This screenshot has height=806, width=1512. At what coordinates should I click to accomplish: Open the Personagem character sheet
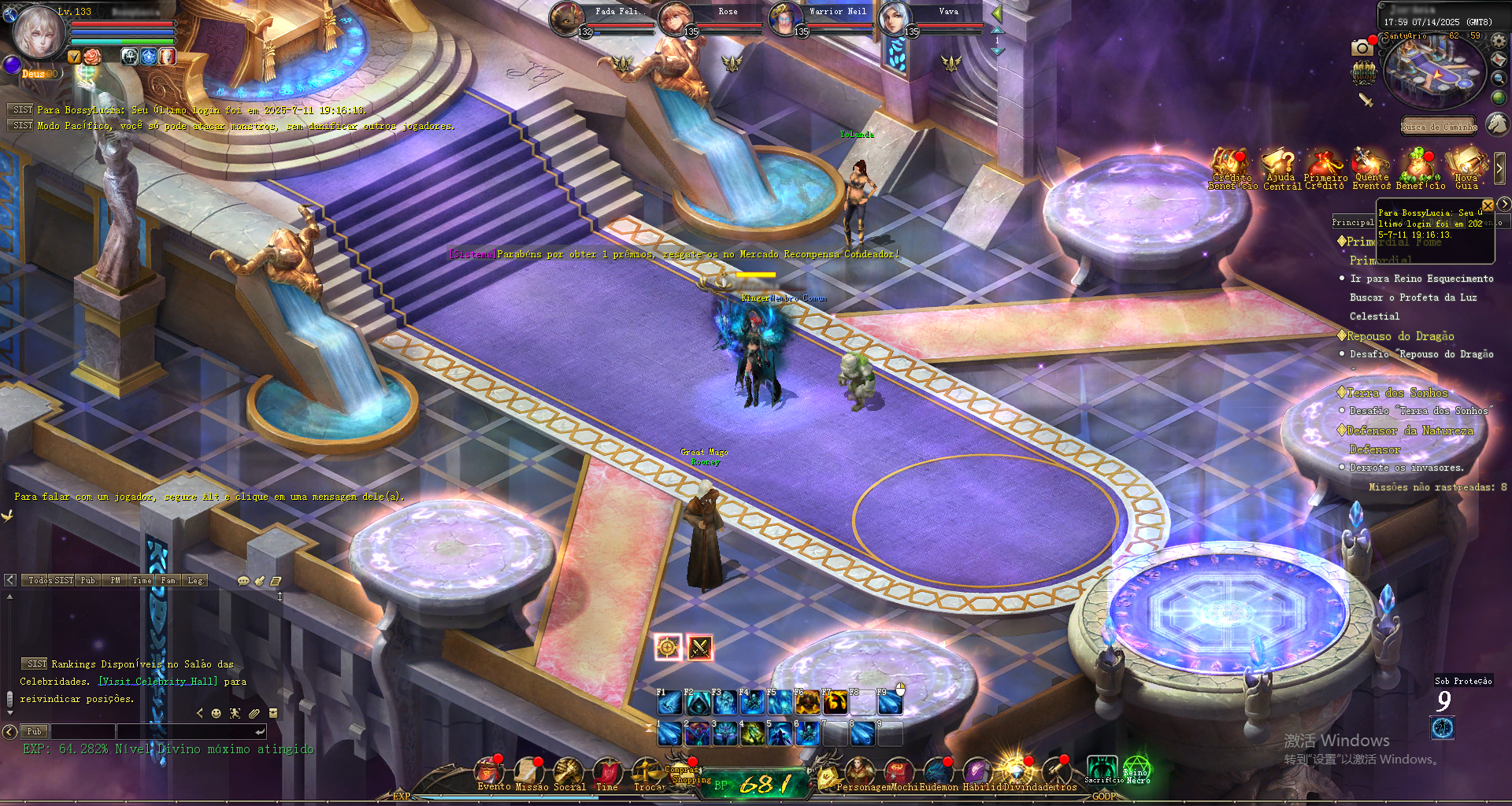(x=859, y=771)
